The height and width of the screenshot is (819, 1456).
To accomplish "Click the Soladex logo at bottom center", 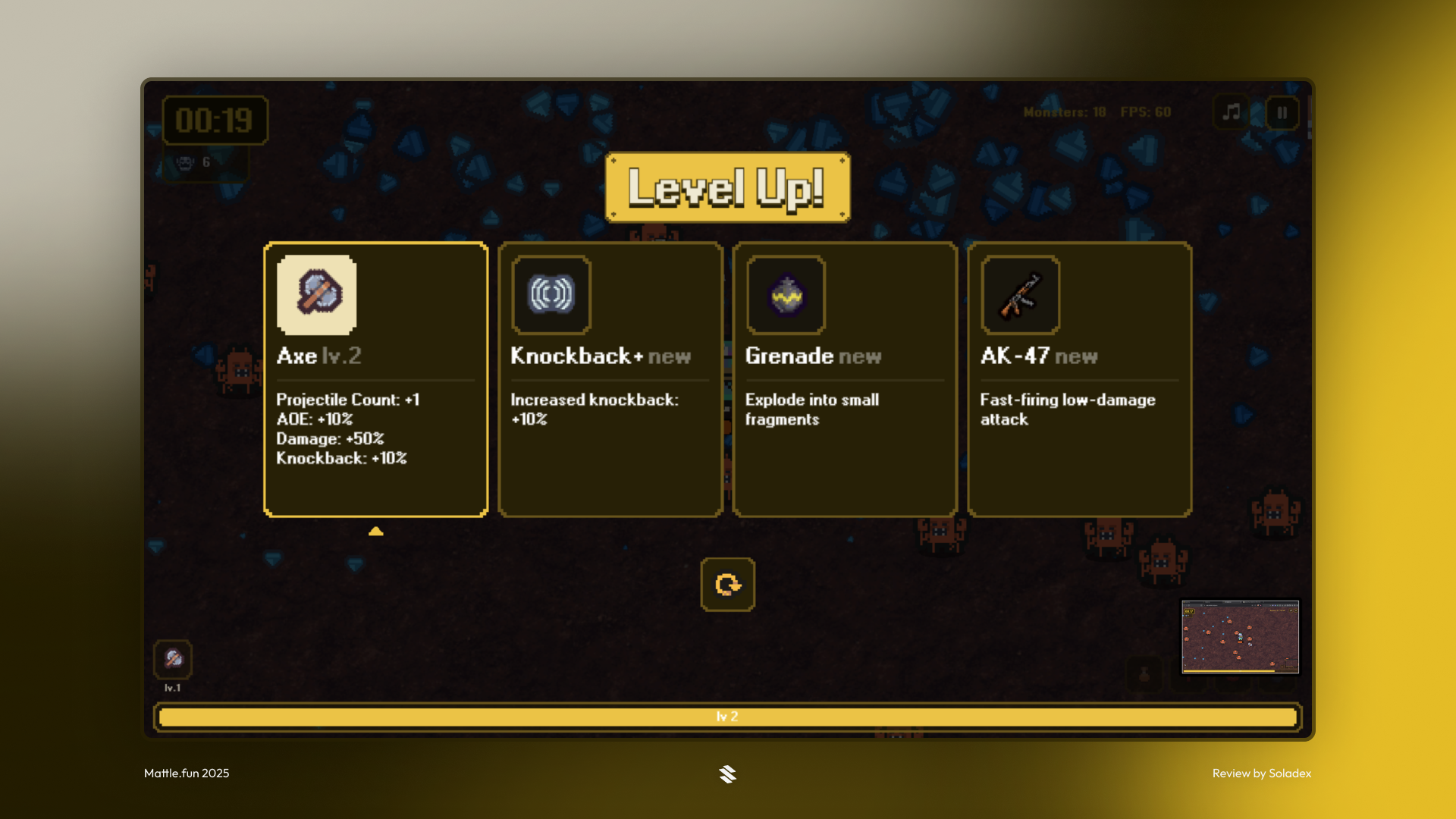I will [728, 774].
